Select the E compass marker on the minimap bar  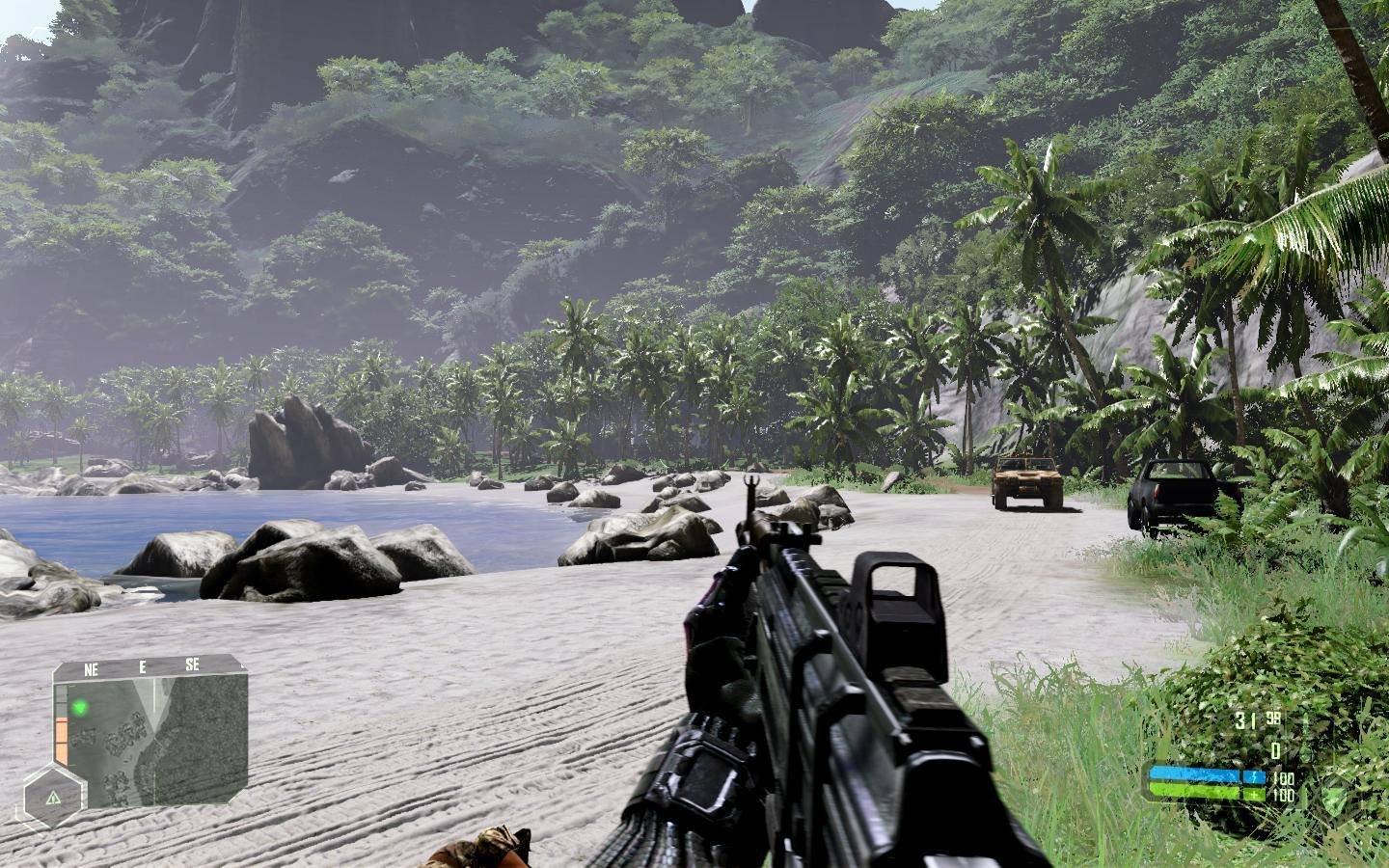[143, 665]
